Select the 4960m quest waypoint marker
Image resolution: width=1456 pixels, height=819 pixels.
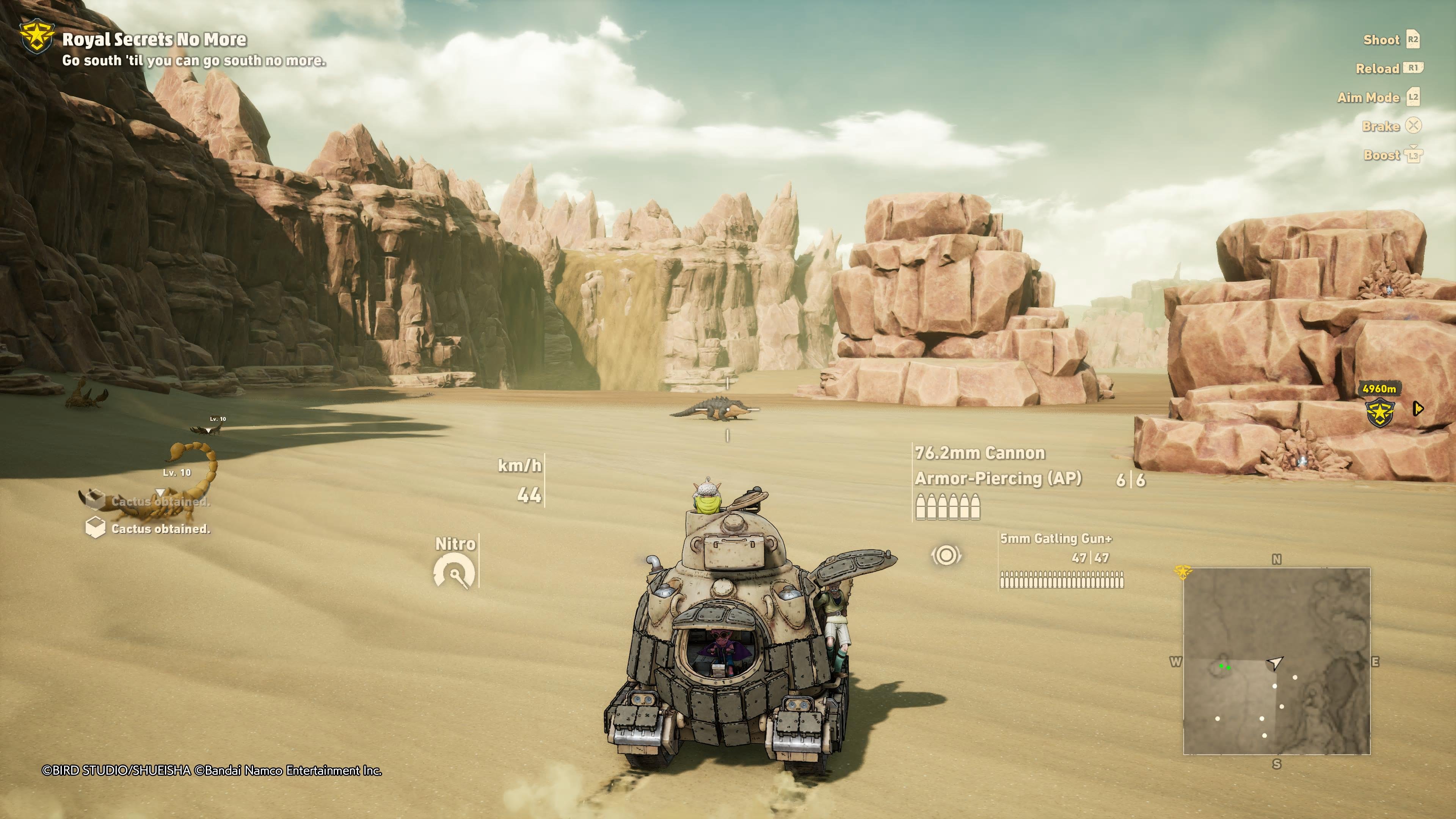[x=1380, y=412]
